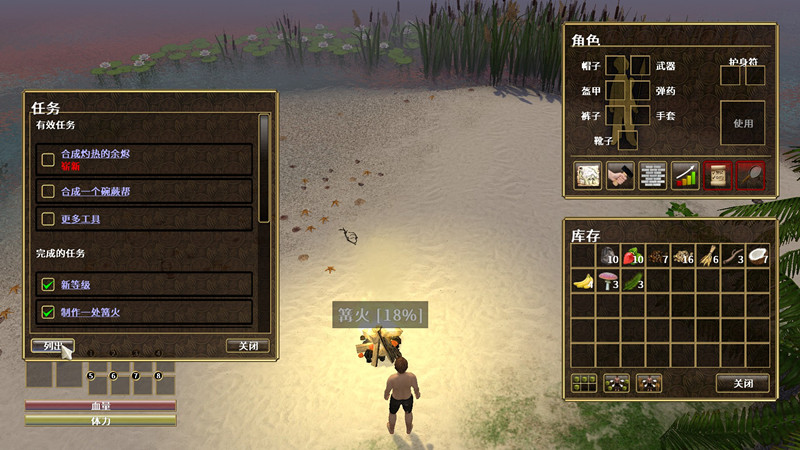Screen dimensions: 800x450
Task: Open the hammer crafting icon
Action: tap(619, 176)
